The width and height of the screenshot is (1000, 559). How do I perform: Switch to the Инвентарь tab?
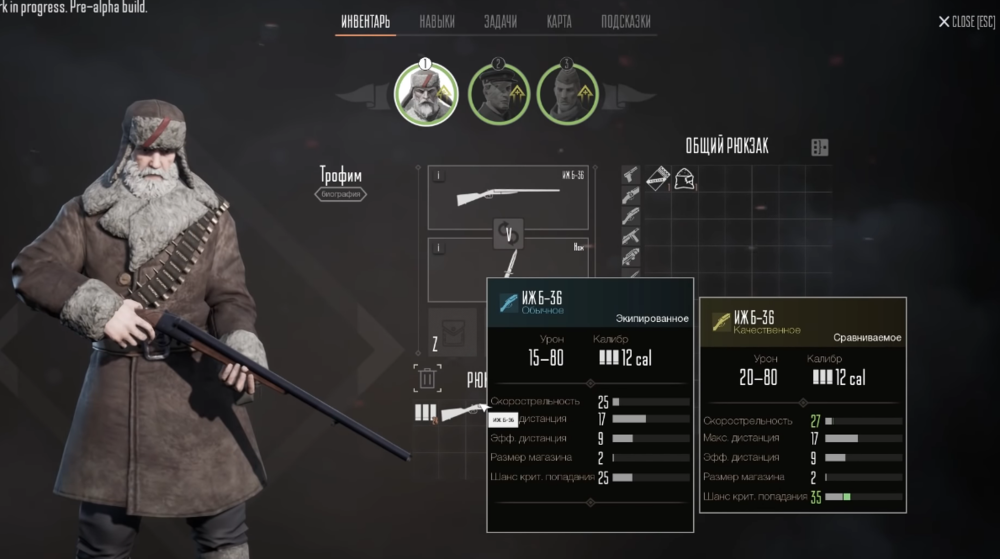pyautogui.click(x=365, y=22)
